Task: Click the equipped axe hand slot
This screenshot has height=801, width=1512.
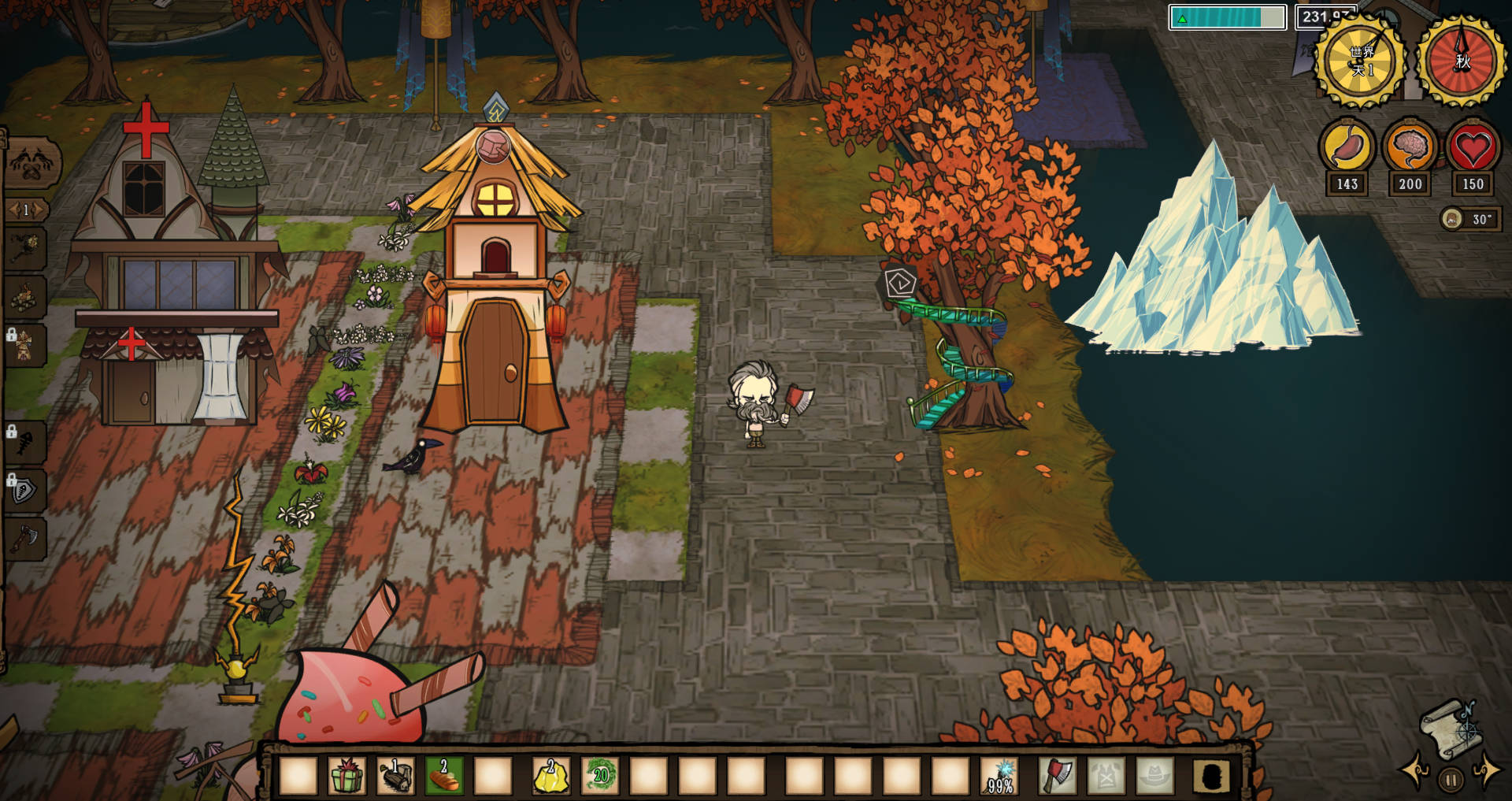Action: click(1057, 775)
